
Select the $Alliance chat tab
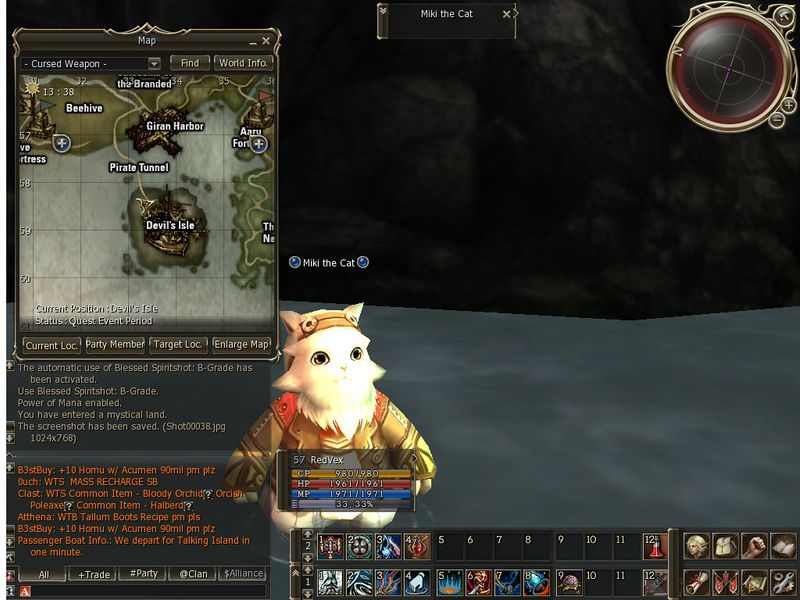point(242,575)
